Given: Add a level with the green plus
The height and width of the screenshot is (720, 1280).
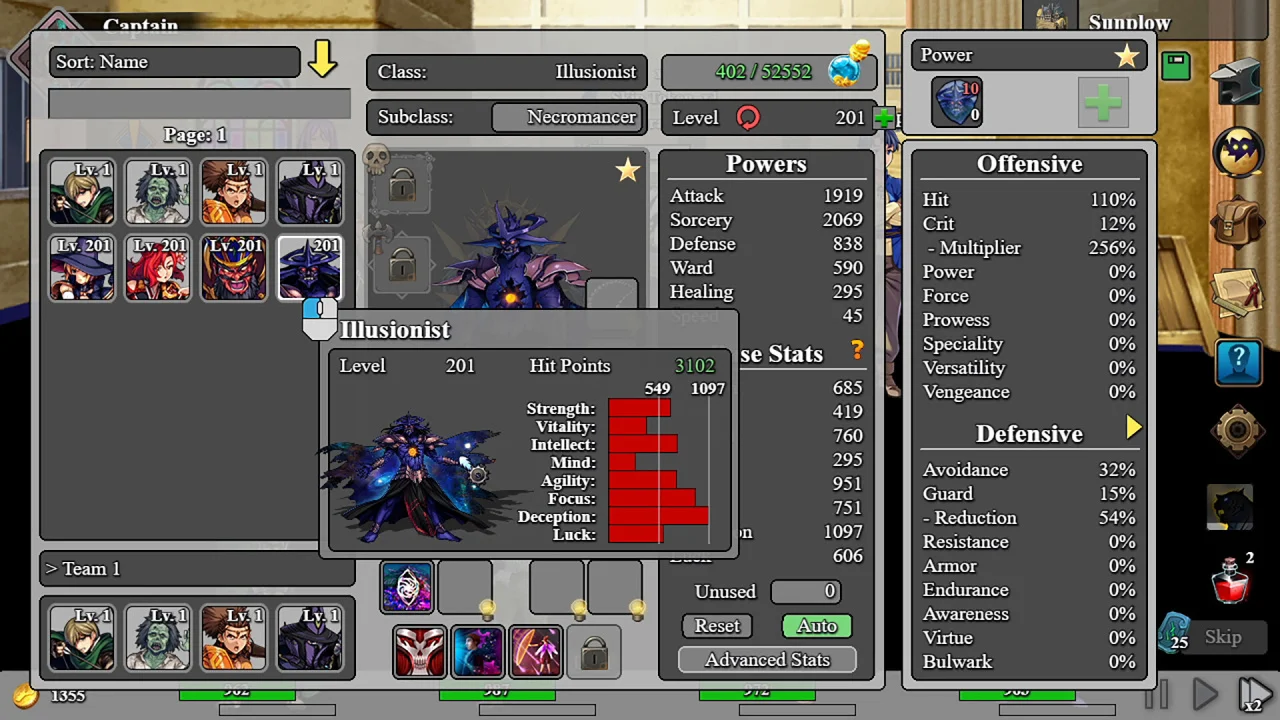Looking at the screenshot, I should coord(883,118).
